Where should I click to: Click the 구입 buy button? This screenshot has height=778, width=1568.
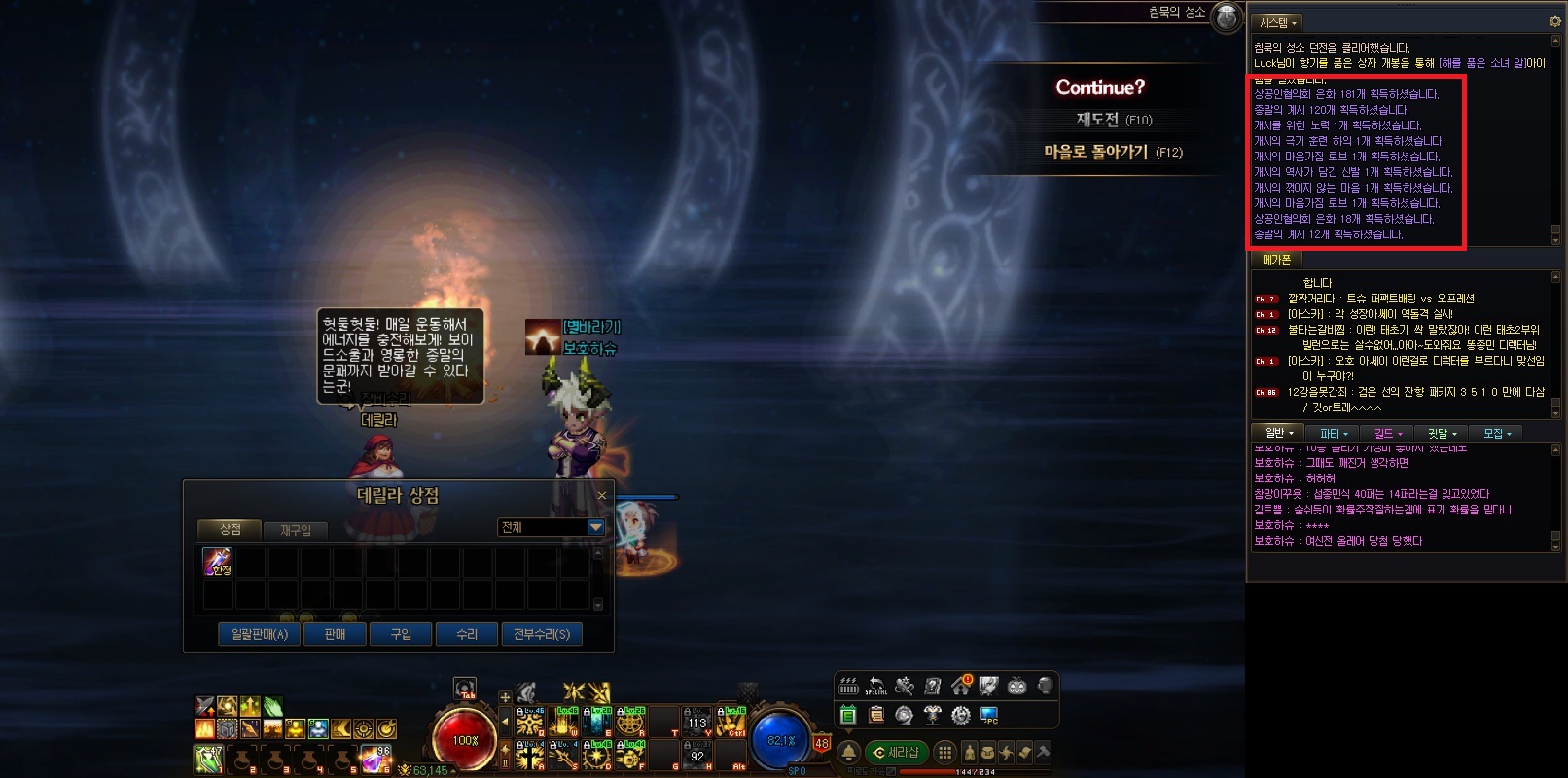pyautogui.click(x=401, y=634)
